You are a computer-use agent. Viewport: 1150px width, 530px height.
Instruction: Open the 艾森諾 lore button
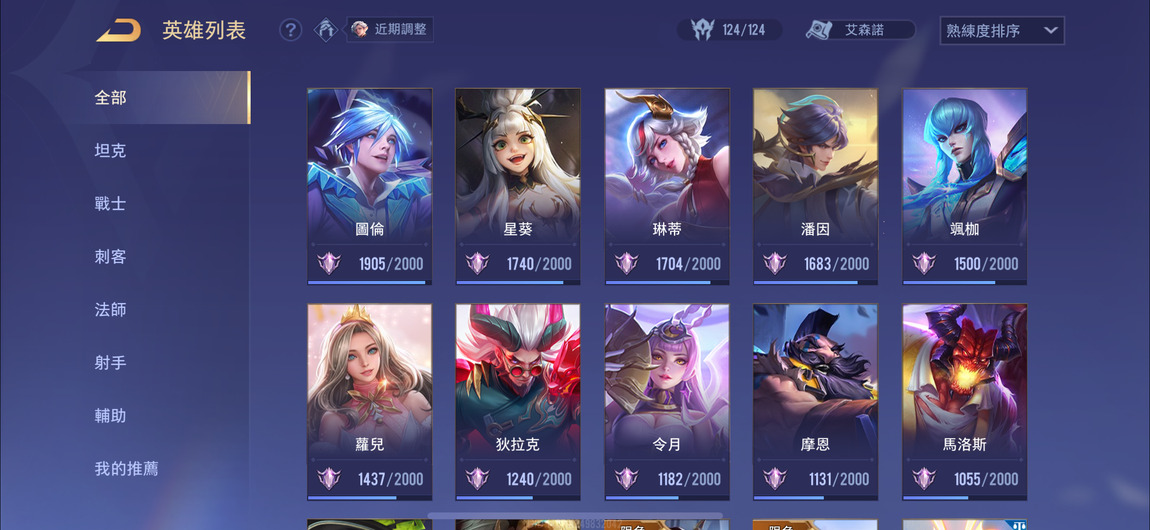click(x=862, y=30)
